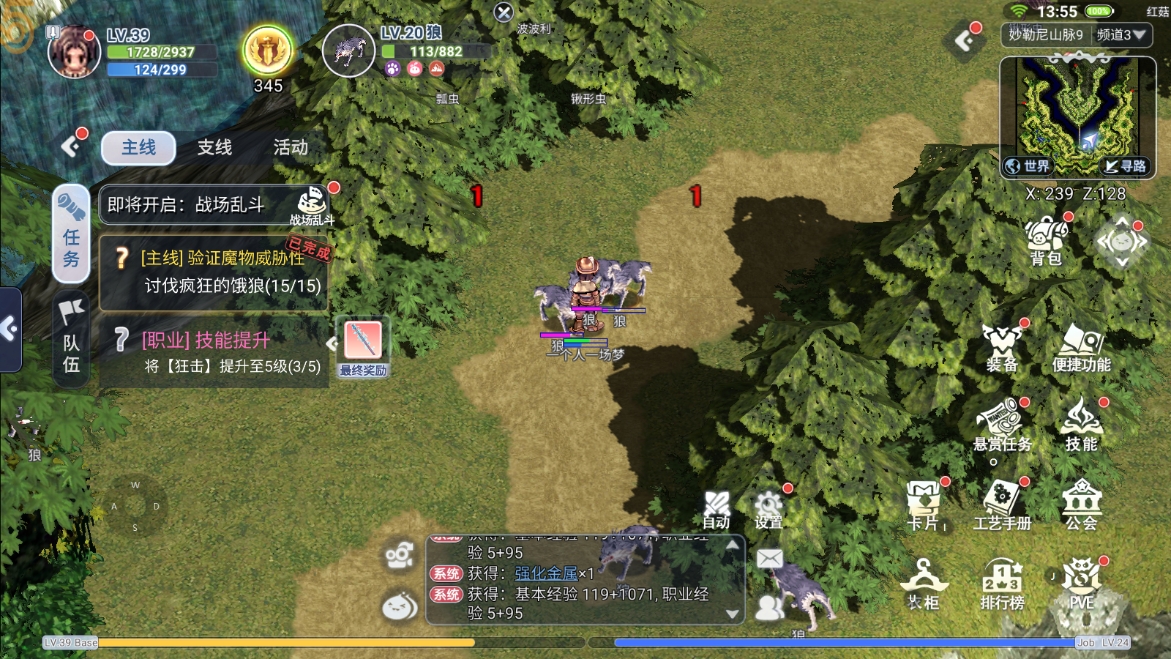This screenshot has height=659, width=1171.
Task: Open the 公会 guild menu
Action: click(x=1081, y=503)
